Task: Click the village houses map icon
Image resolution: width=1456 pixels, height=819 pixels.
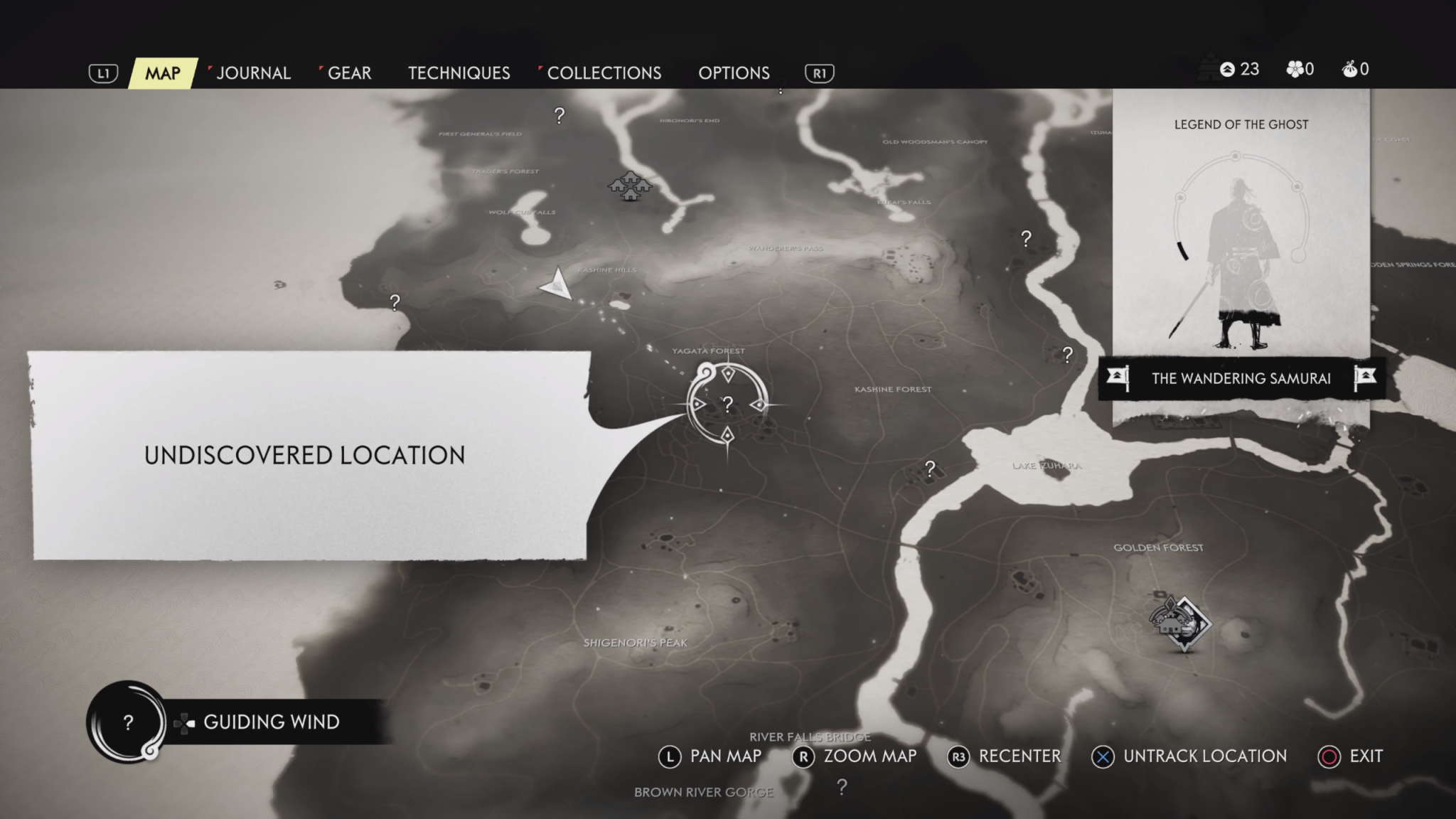Action: tap(630, 186)
